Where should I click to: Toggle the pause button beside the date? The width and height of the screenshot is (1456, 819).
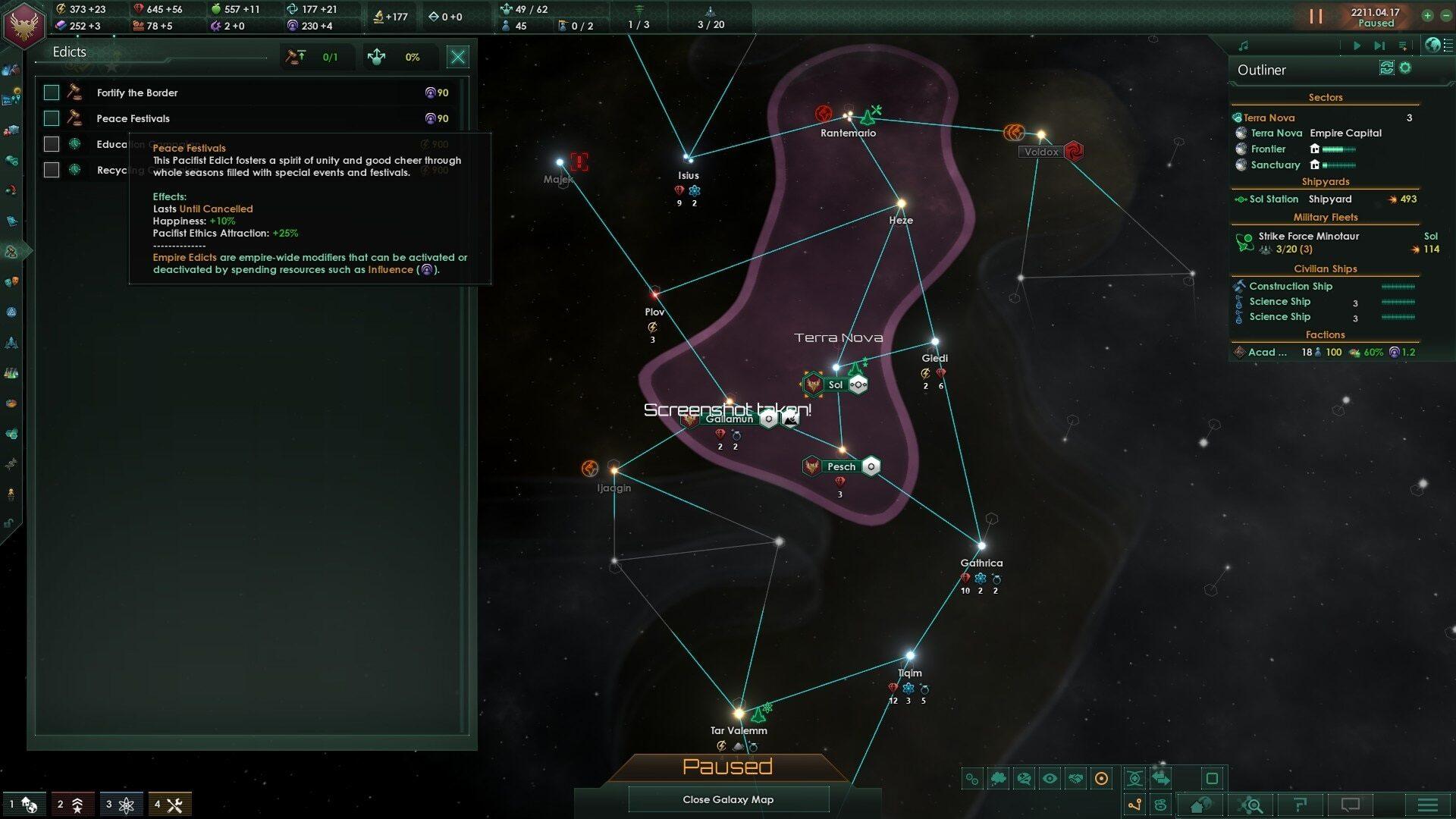[1316, 16]
